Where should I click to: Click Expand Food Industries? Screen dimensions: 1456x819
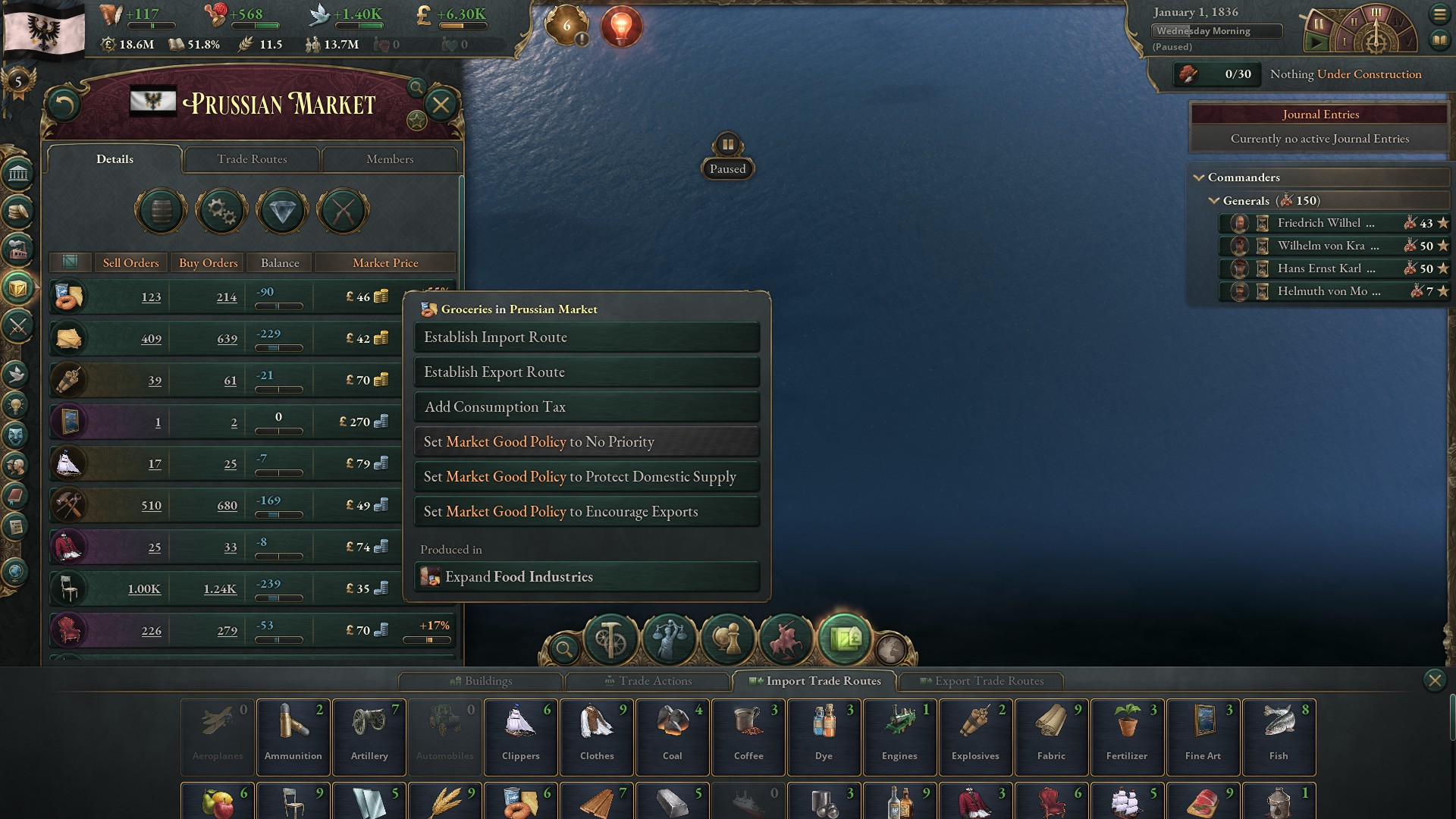[587, 576]
